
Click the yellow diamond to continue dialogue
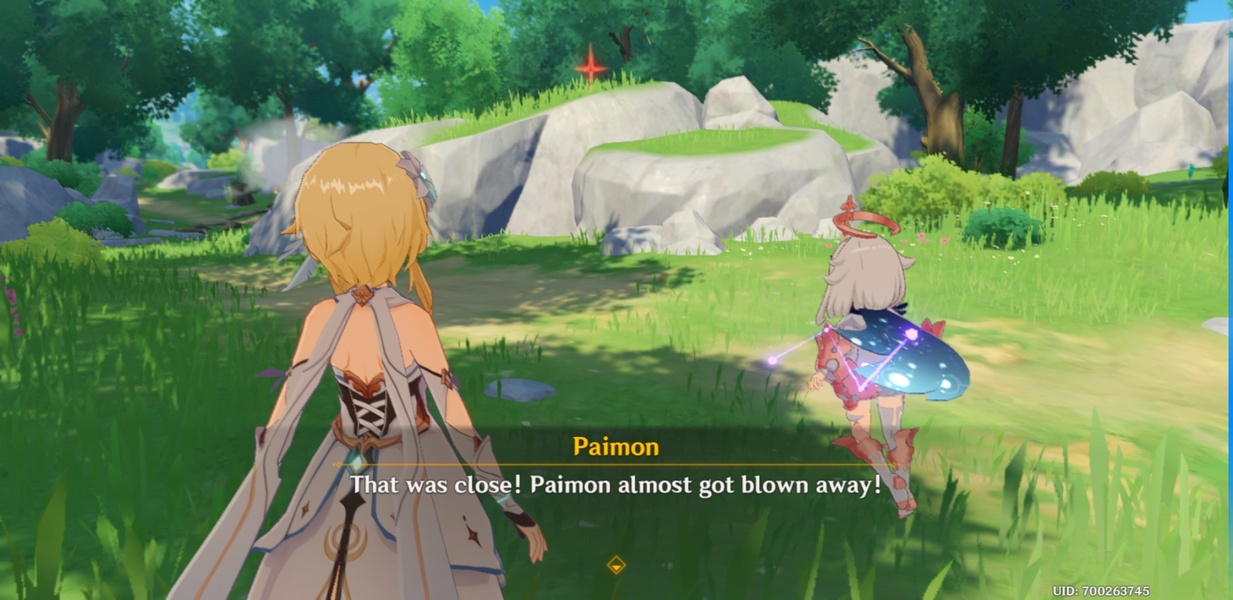pyautogui.click(x=616, y=565)
